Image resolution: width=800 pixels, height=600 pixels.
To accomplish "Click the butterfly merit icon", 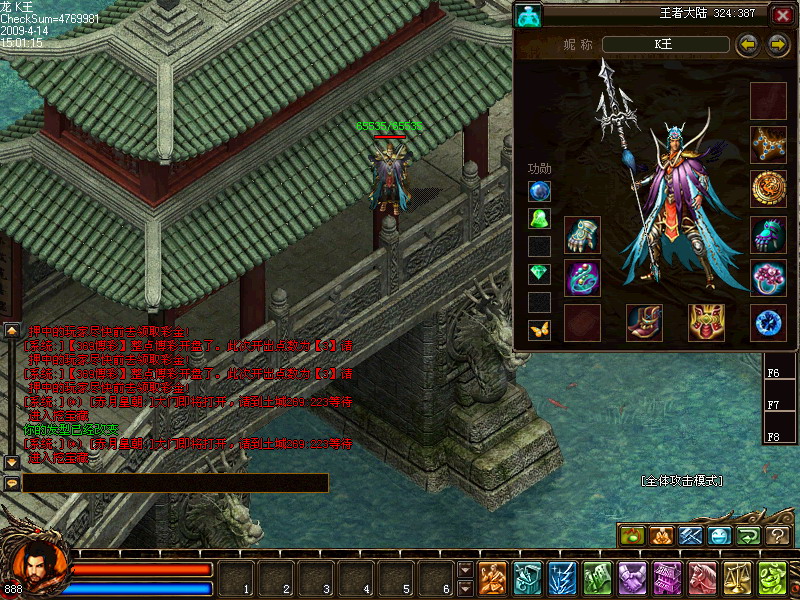I will pos(539,328).
